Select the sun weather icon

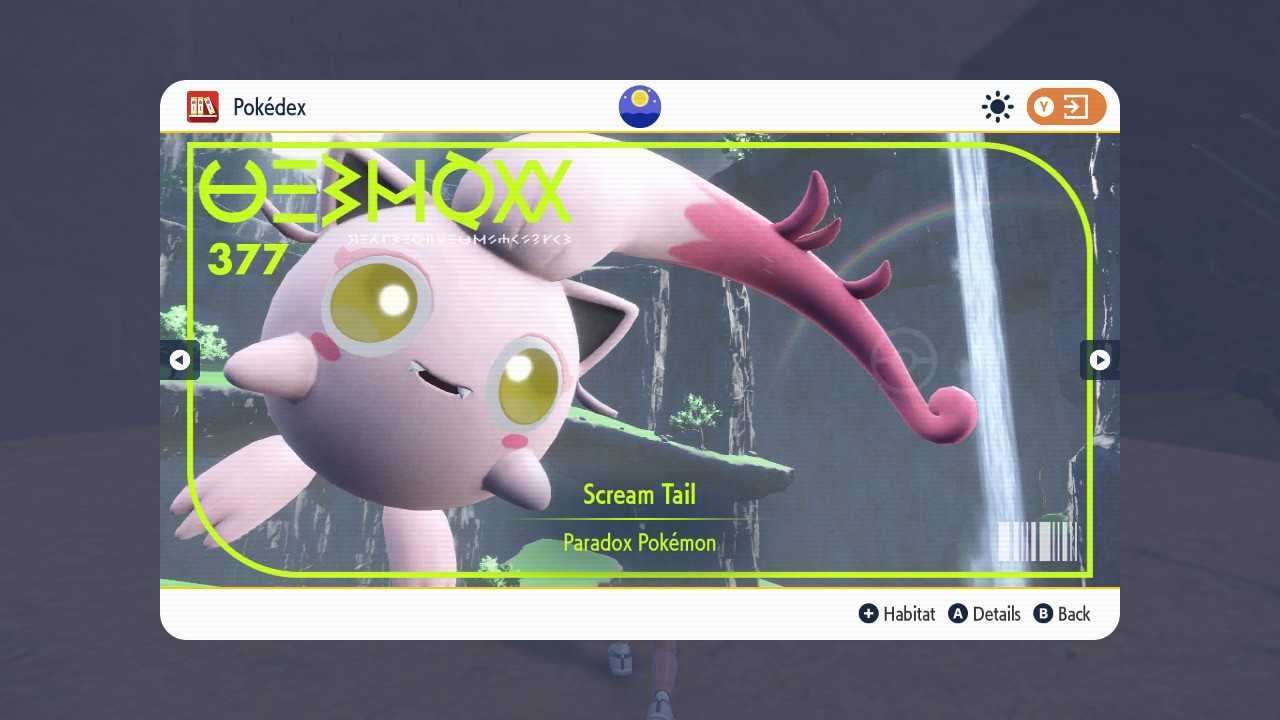coord(996,106)
